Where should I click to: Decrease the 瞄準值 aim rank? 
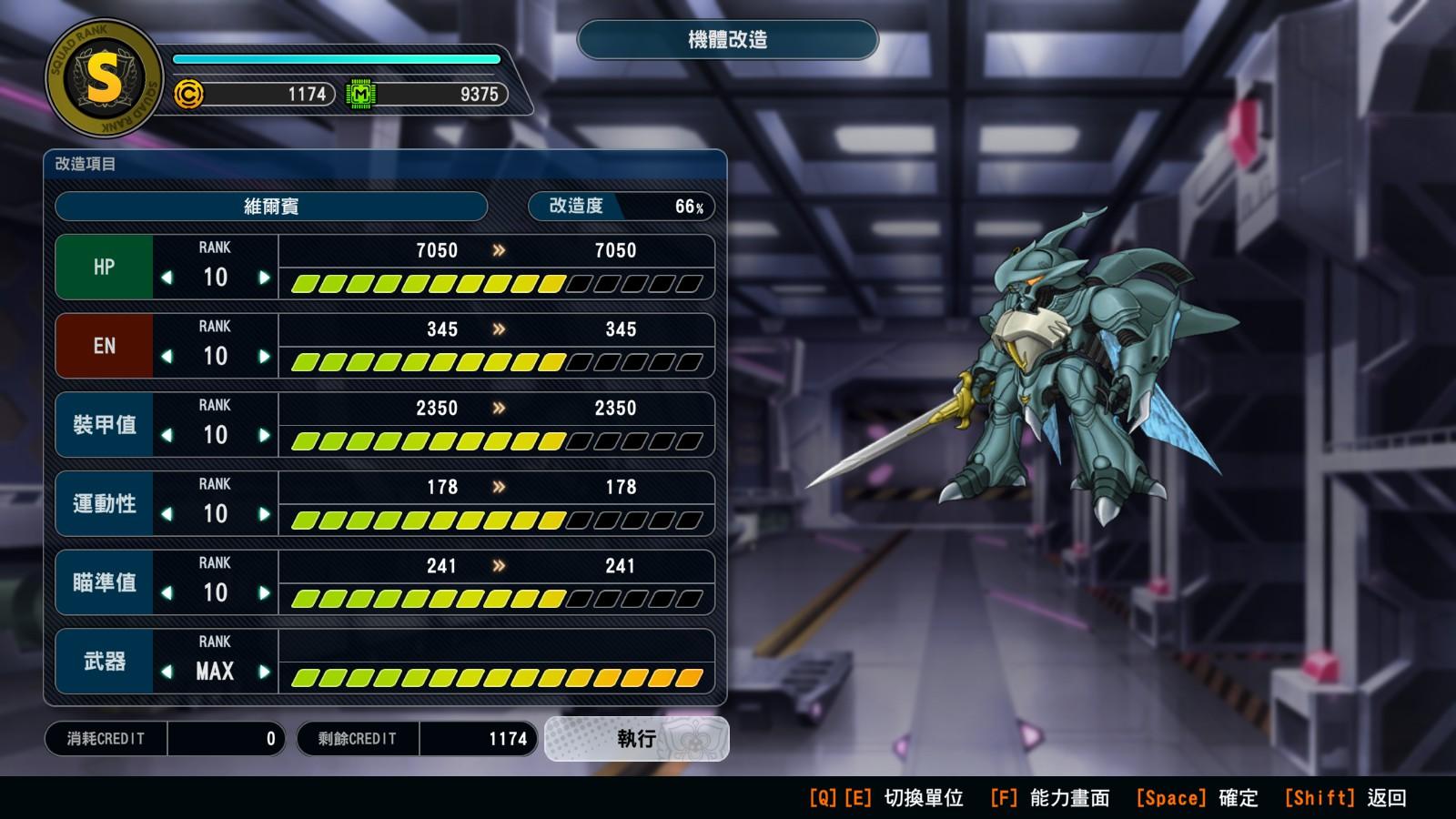[x=167, y=593]
